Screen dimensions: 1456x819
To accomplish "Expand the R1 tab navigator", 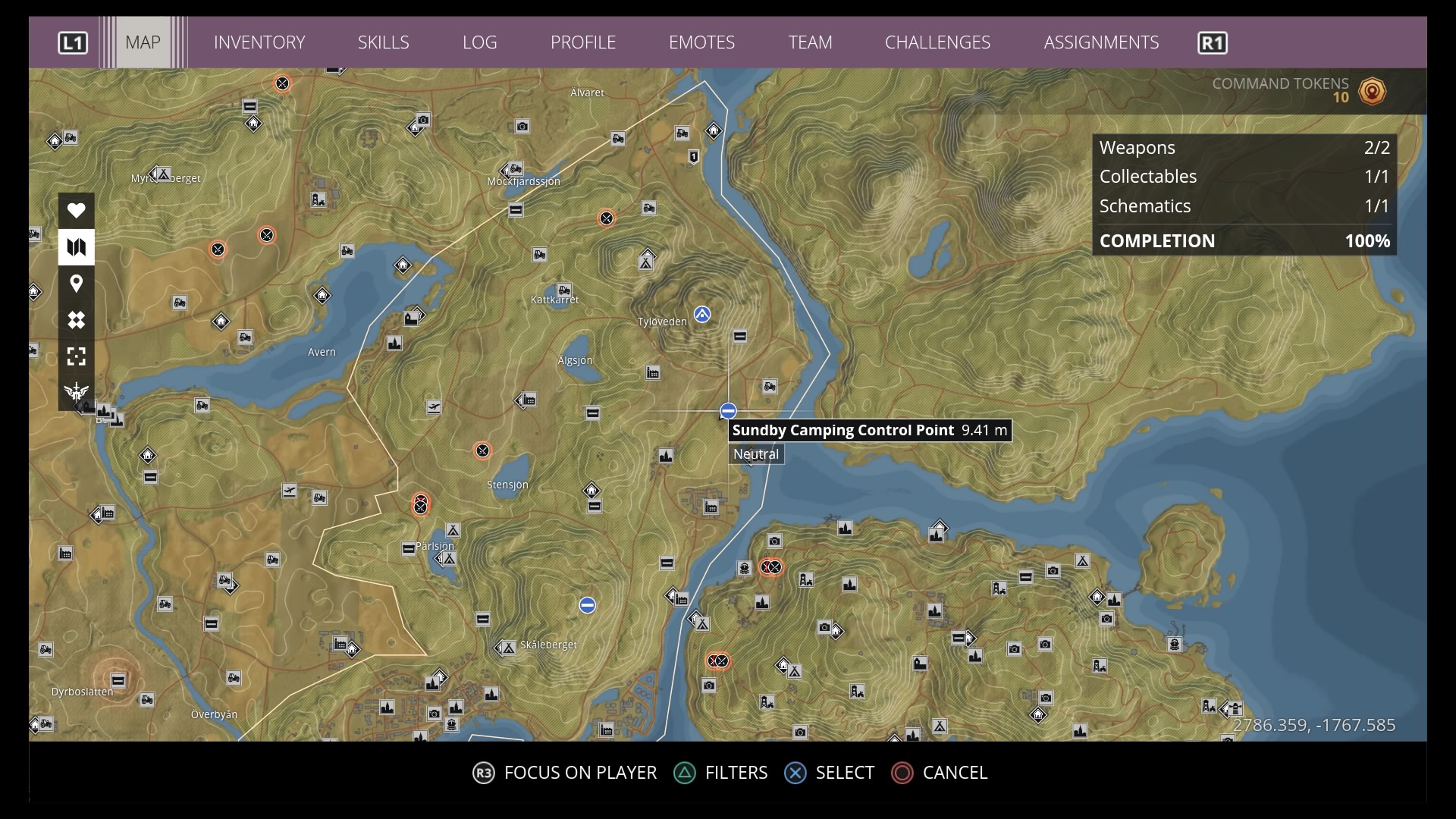I will 1212,42.
